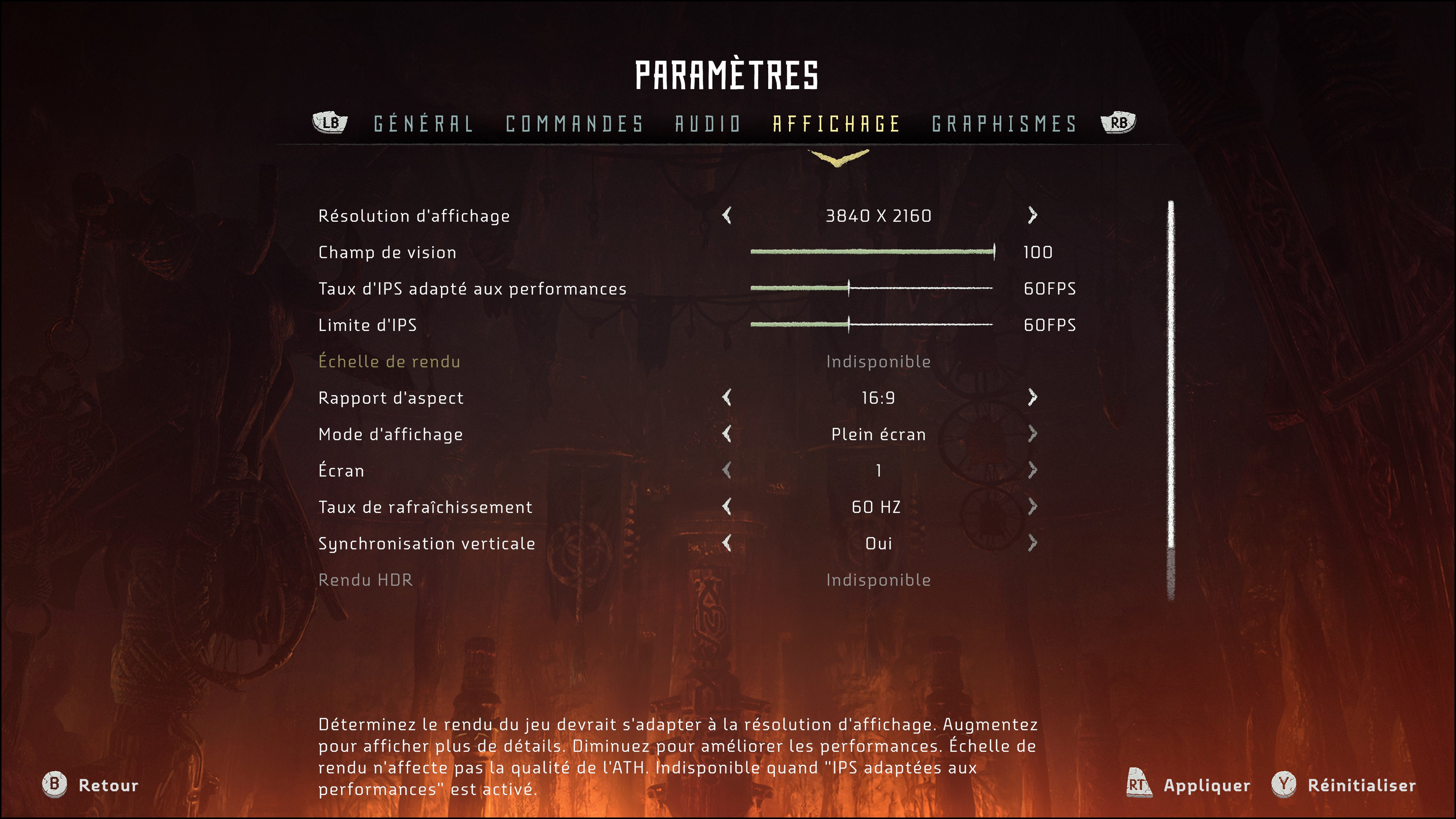Toggle Synchronisation verticale with left arrow
Screen dimensions: 1456x819
(x=727, y=543)
